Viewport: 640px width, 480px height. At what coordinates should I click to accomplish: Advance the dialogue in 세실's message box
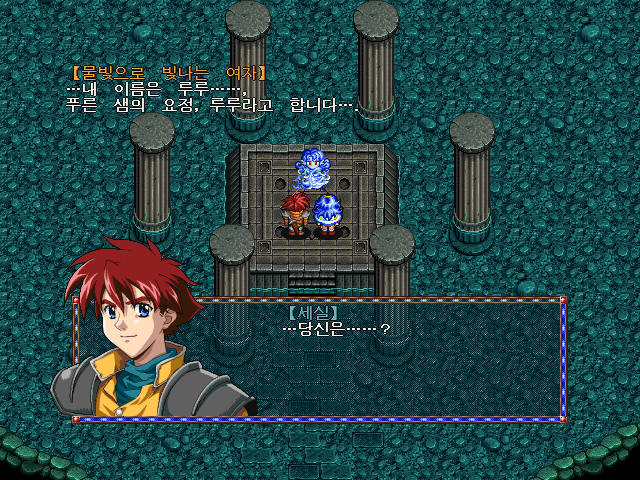click(400, 360)
